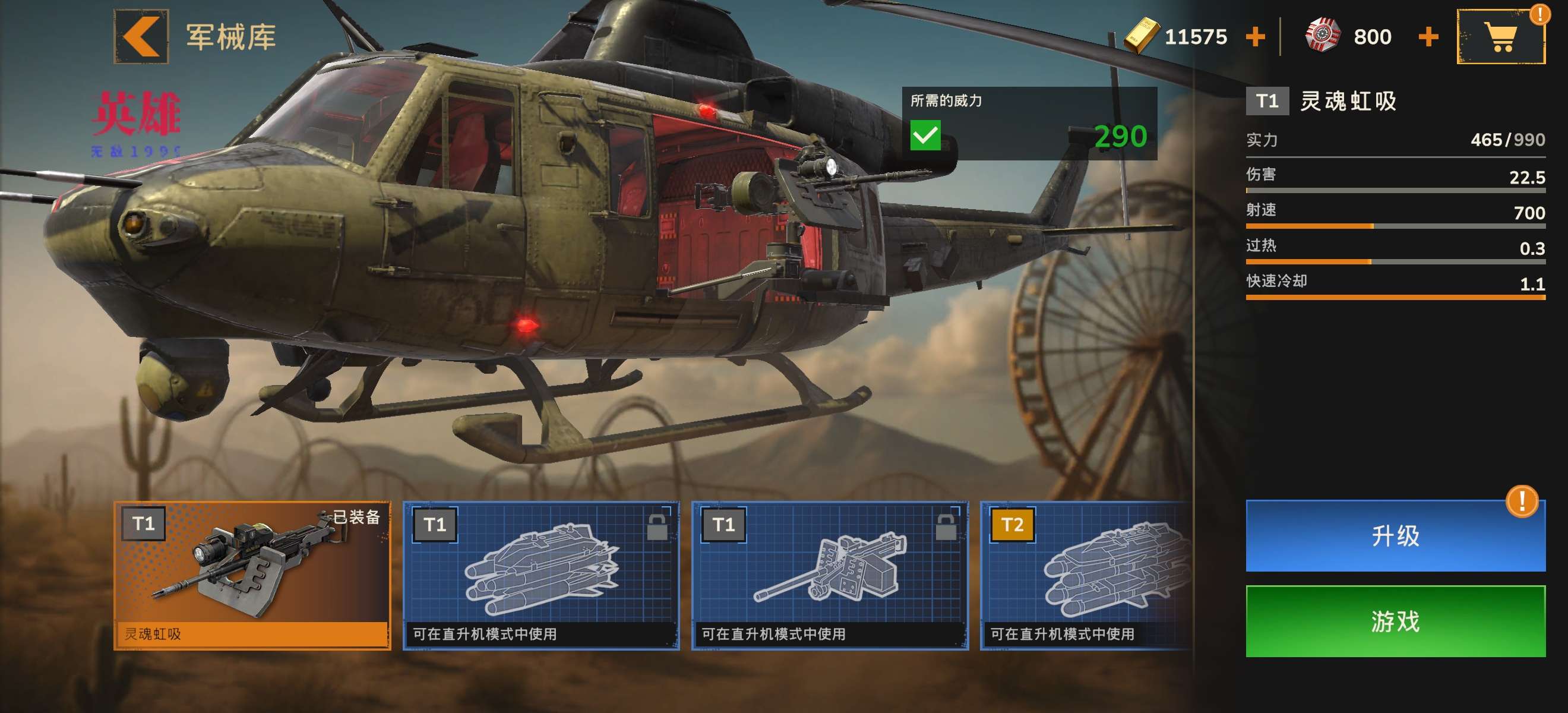Select the equipped 灵魂虹吸 weapon card

tap(252, 575)
